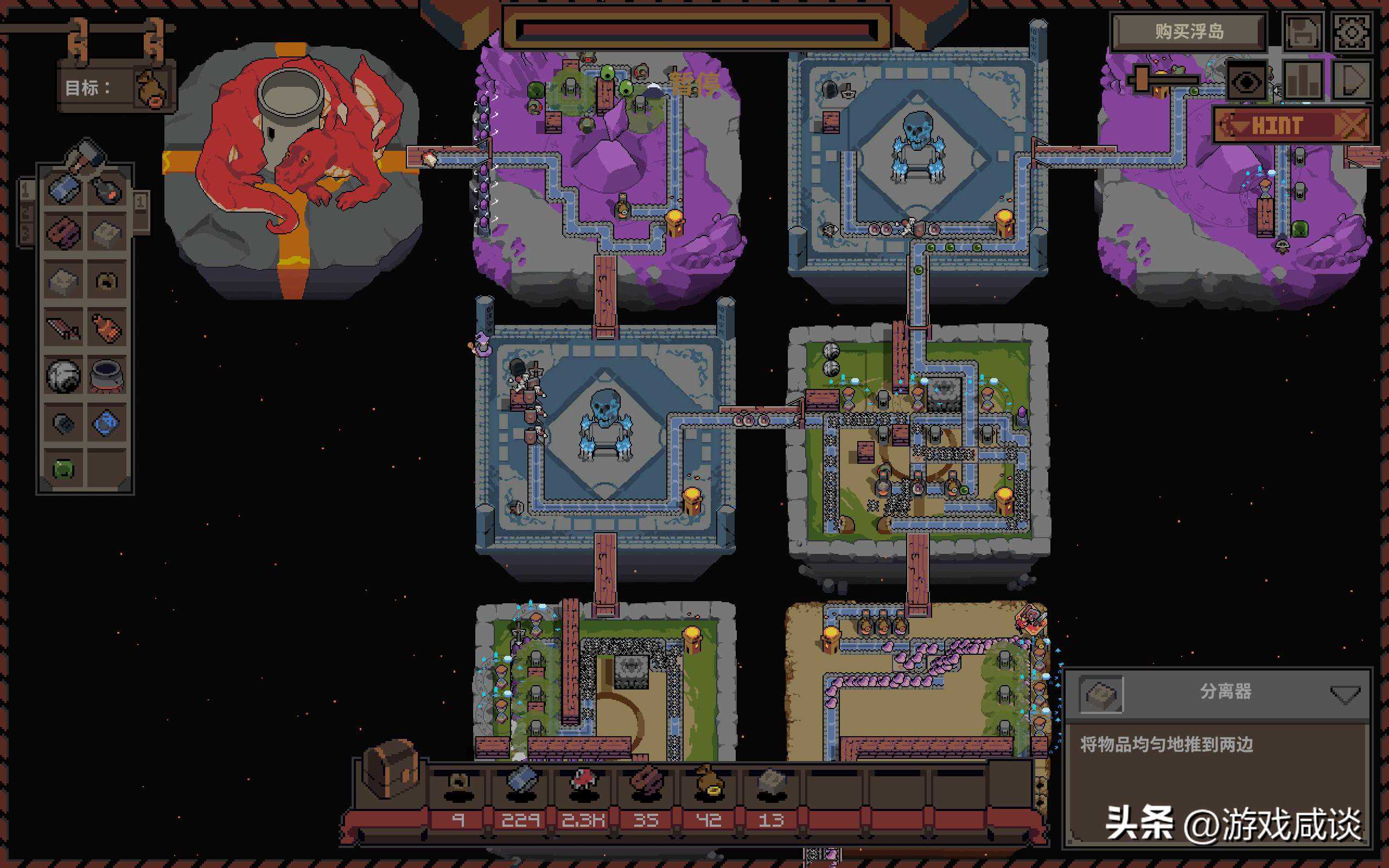The width and height of the screenshot is (1389, 868).
Task: Open the 购买浮岛 buy island menu
Action: point(1189,31)
